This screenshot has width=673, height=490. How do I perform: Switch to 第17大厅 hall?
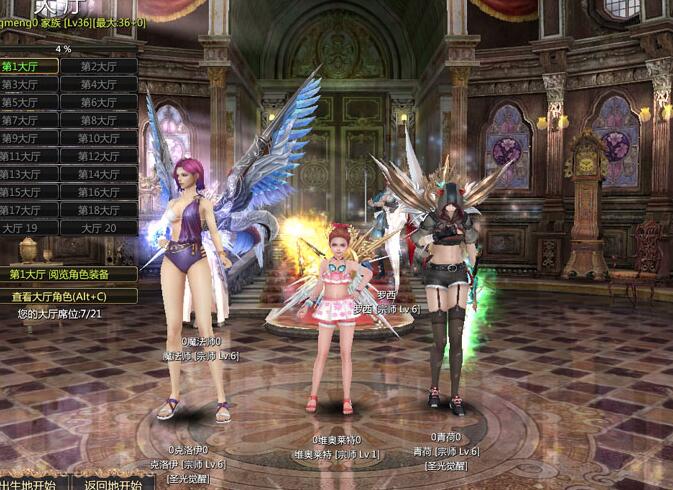pyautogui.click(x=28, y=210)
